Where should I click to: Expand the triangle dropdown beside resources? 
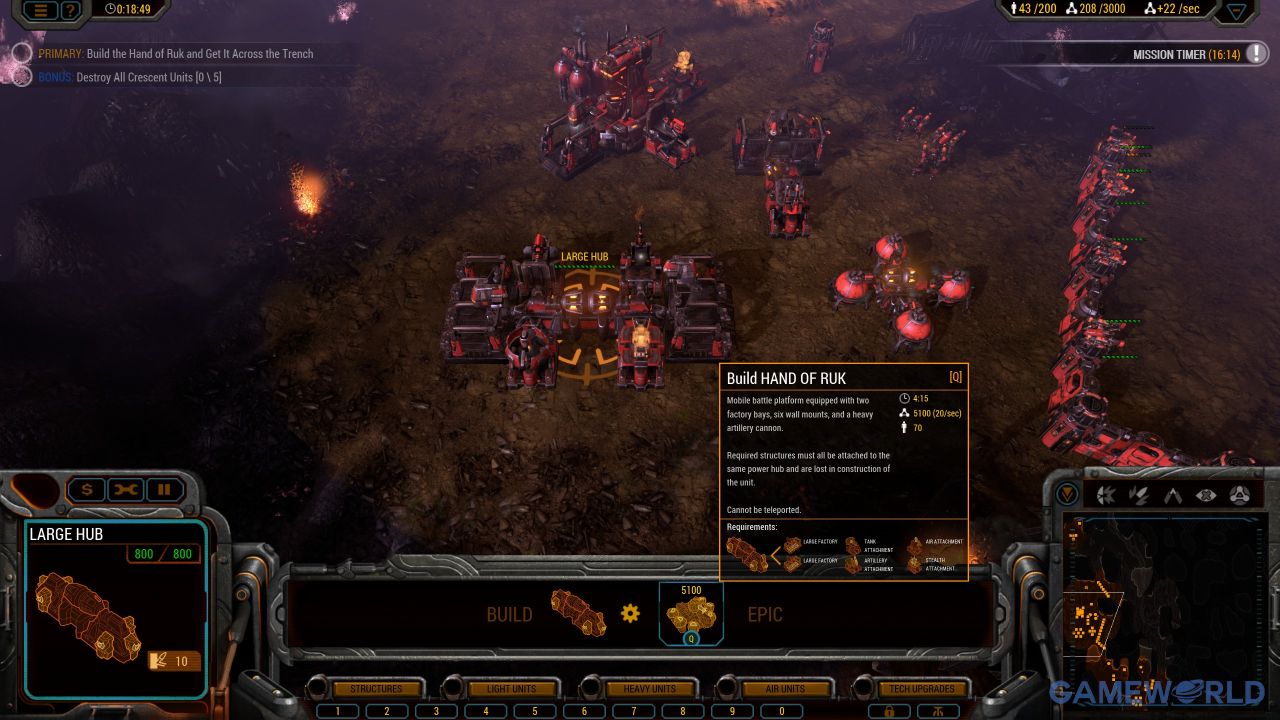[1237, 11]
